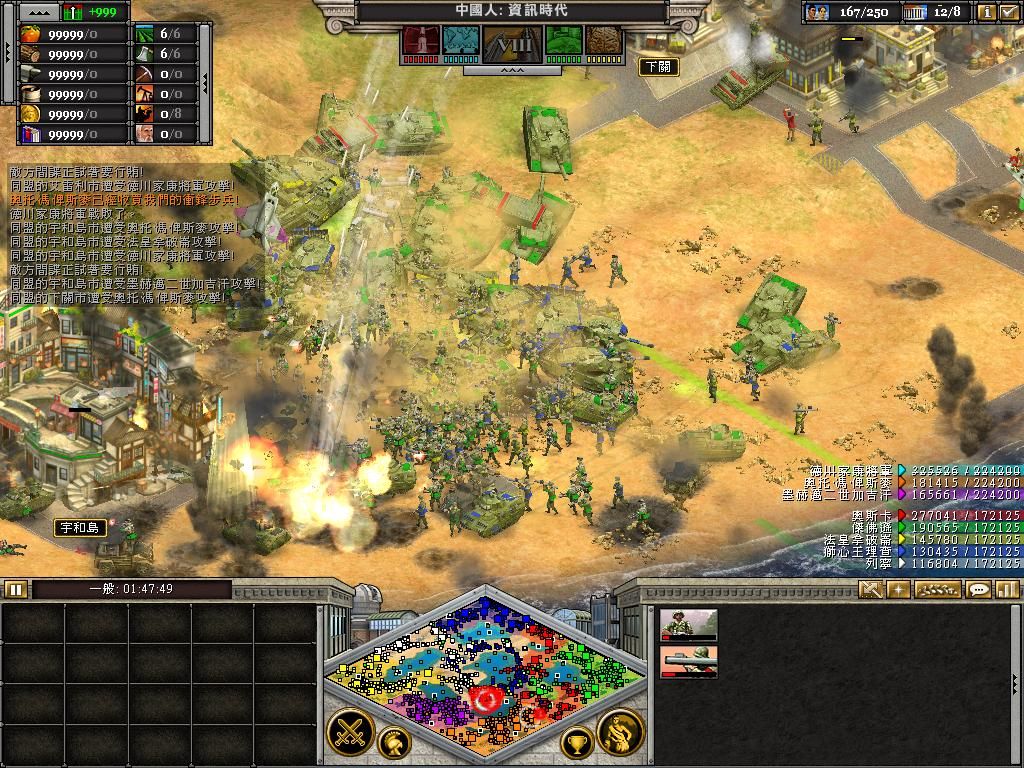The image size is (1024, 768).
Task: Click the red military research icon
Action: (x=420, y=42)
